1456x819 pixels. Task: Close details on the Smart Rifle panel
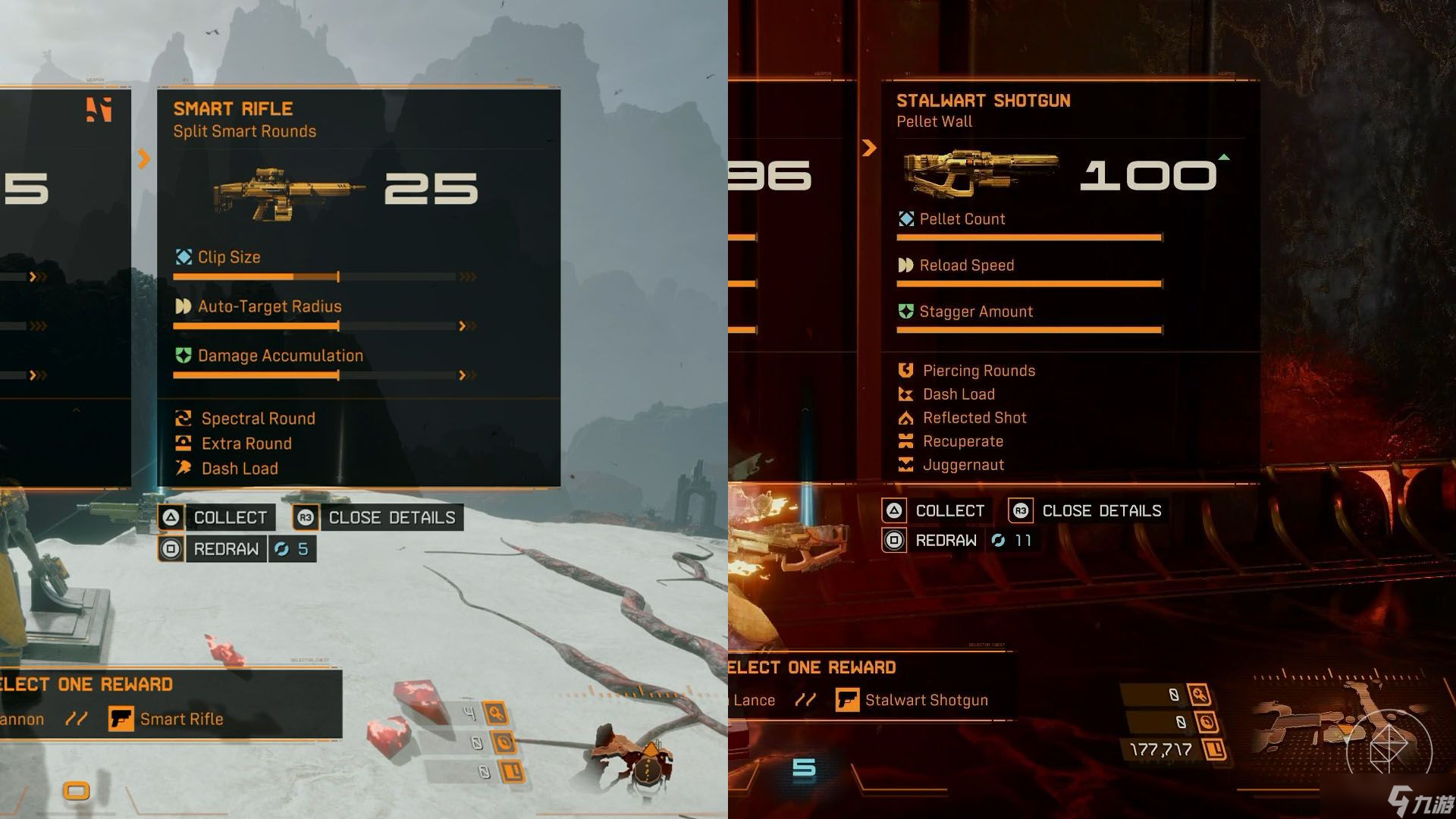[x=378, y=518]
